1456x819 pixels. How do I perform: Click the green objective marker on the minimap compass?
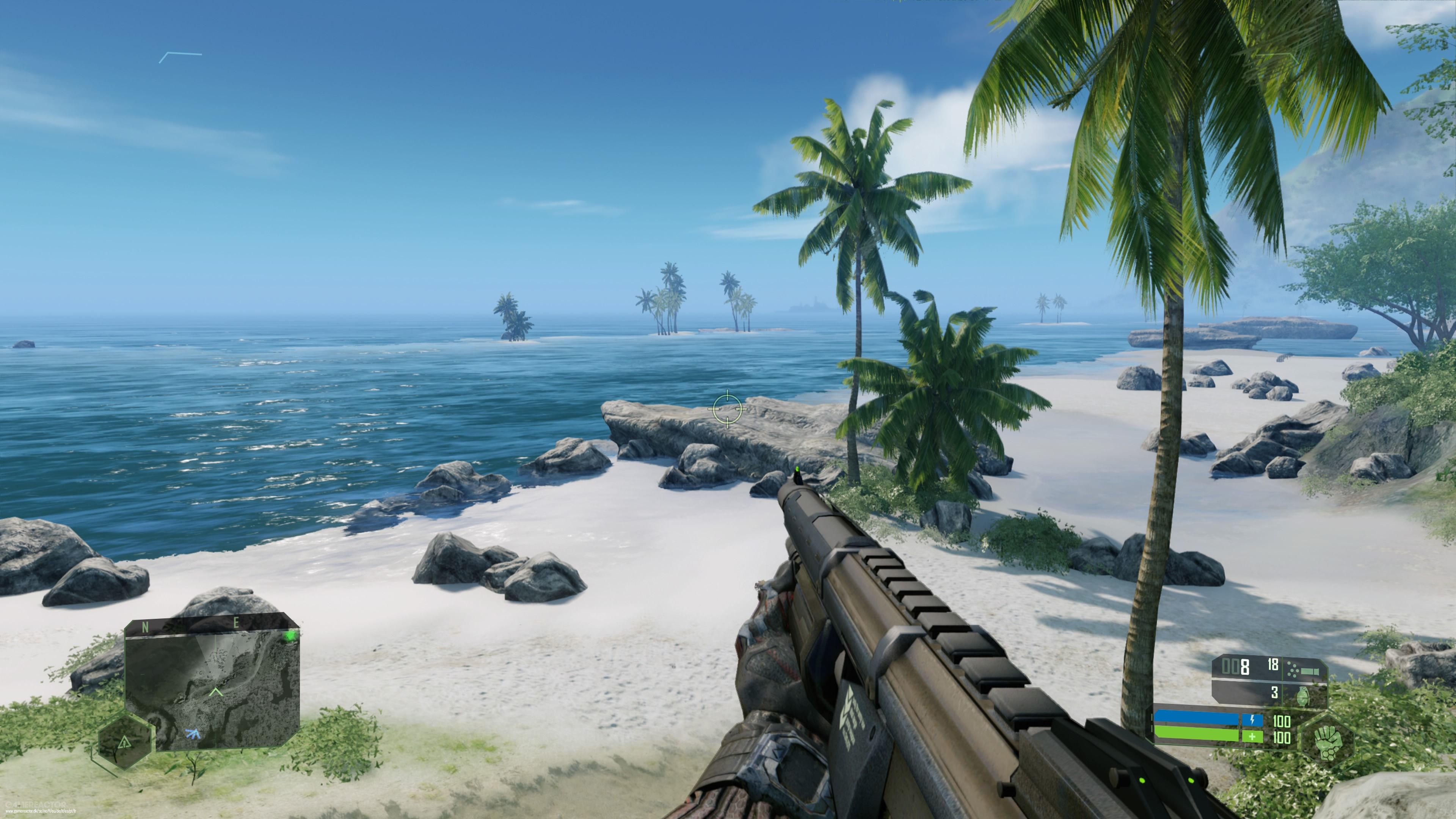[289, 637]
